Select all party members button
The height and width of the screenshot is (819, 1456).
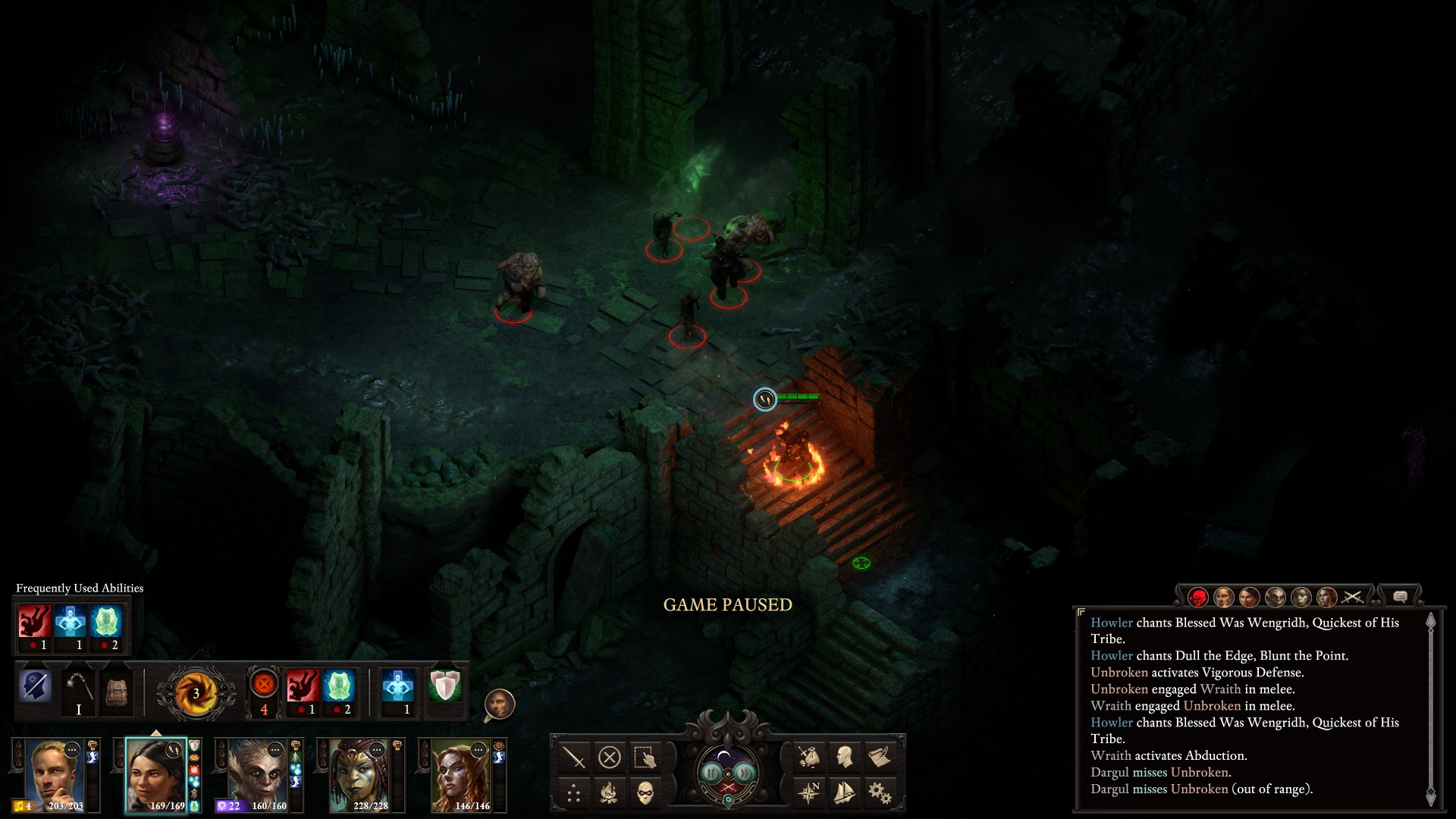pyautogui.click(x=645, y=757)
